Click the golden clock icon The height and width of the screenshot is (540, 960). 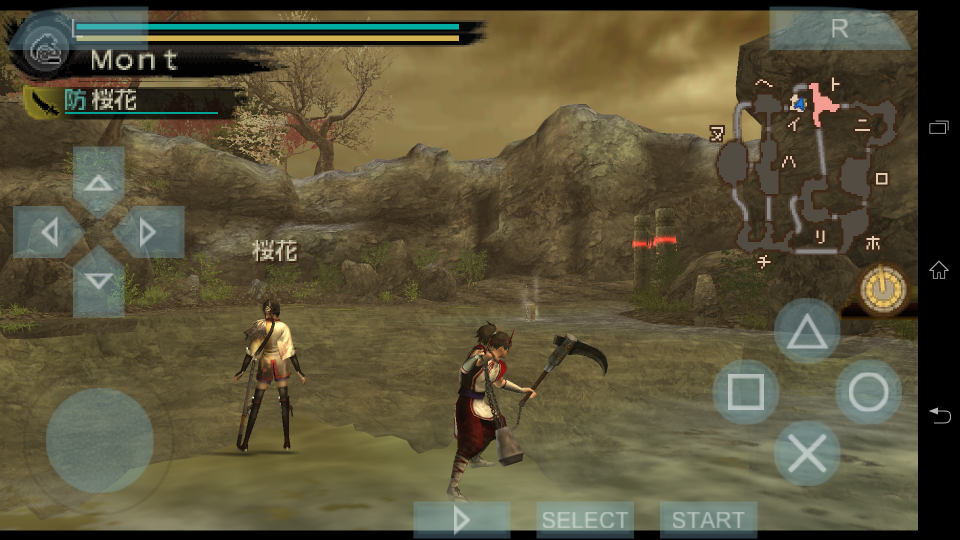click(885, 290)
